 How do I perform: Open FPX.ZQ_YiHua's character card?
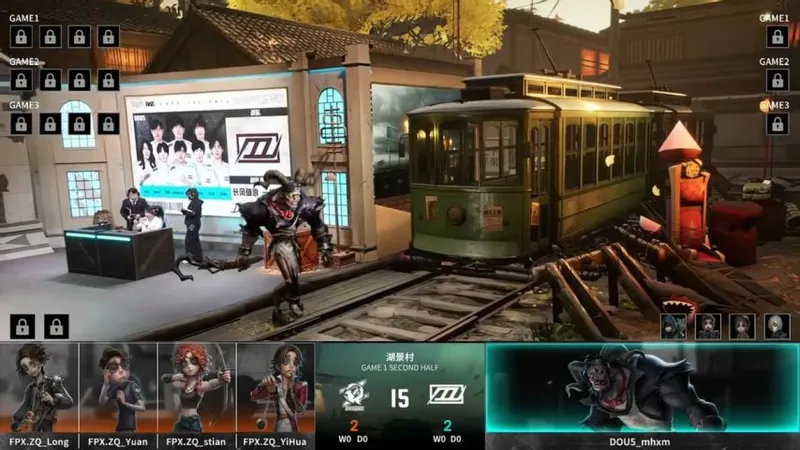[x=276, y=388]
